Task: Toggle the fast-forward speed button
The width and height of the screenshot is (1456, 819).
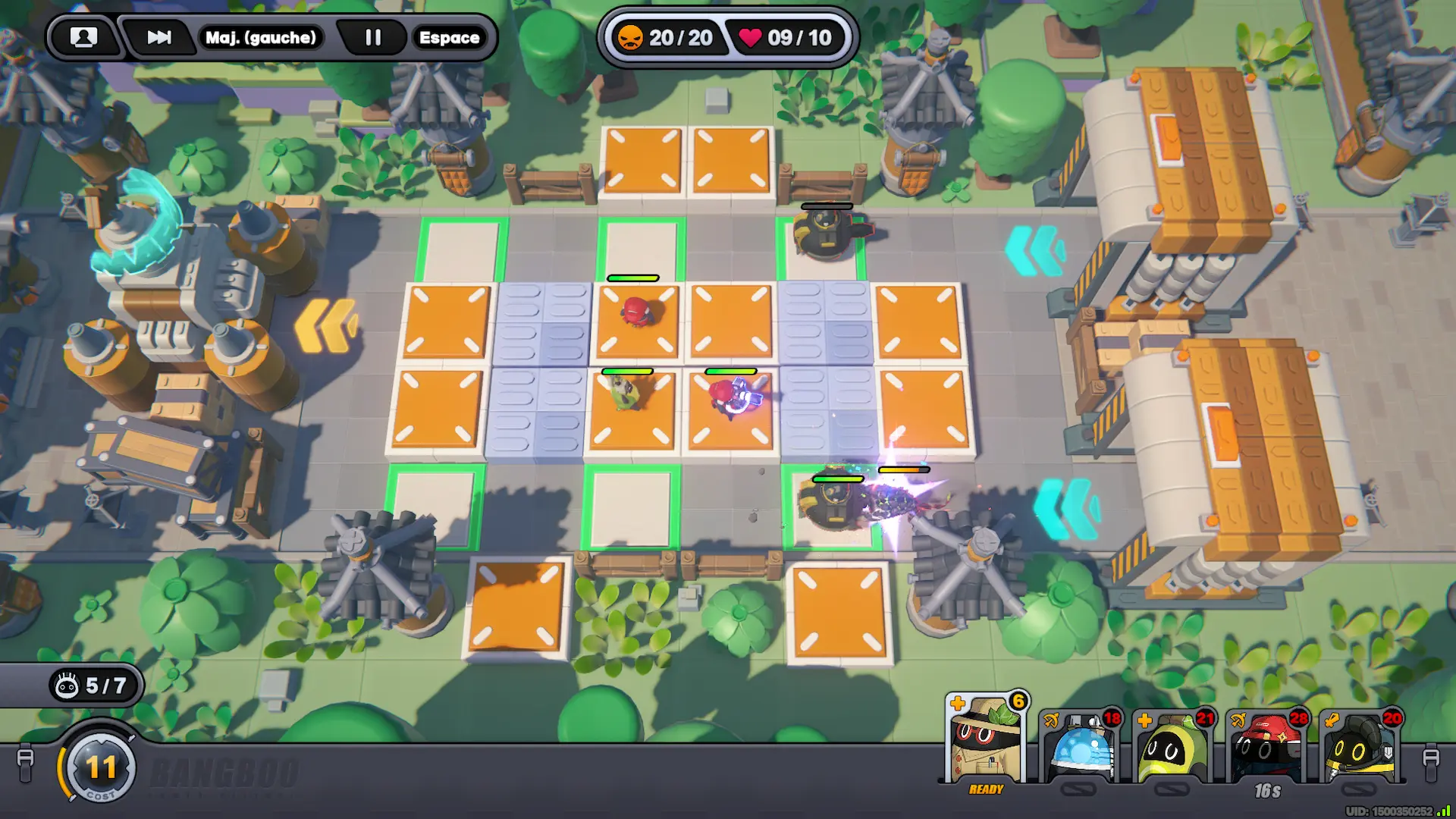Action: tap(159, 37)
